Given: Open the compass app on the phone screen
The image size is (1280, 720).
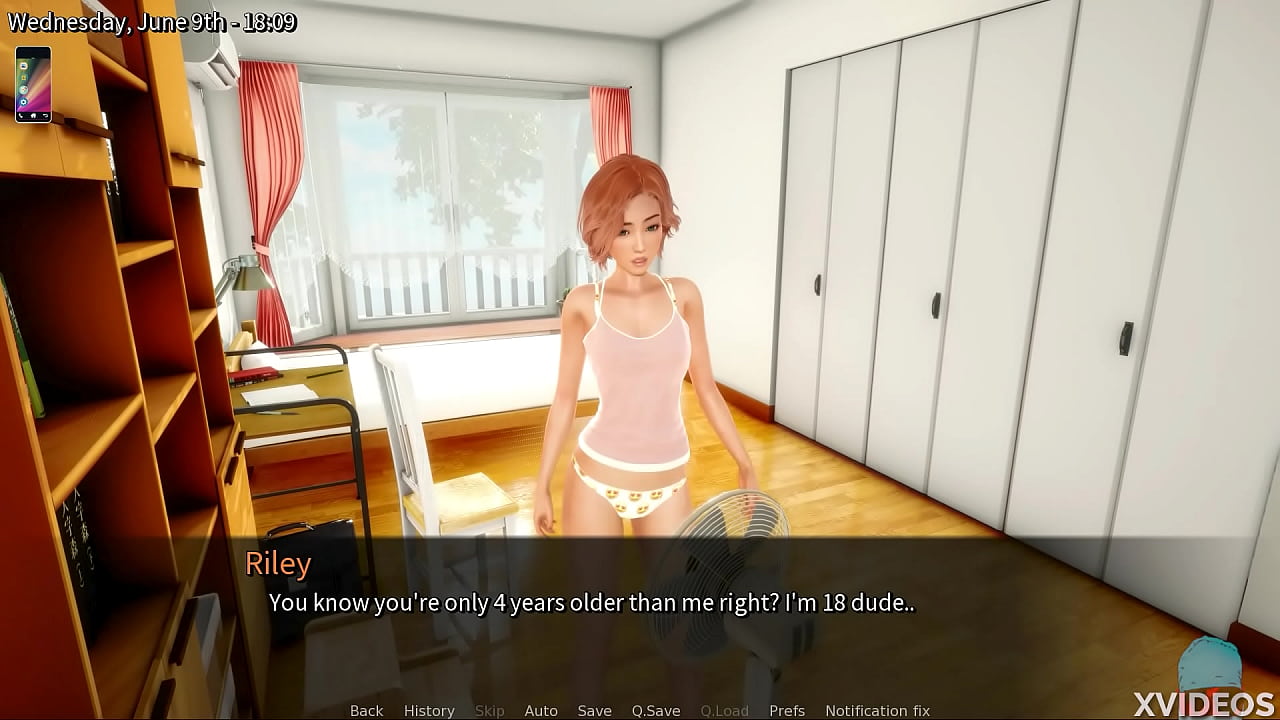Looking at the screenshot, I should [x=24, y=89].
